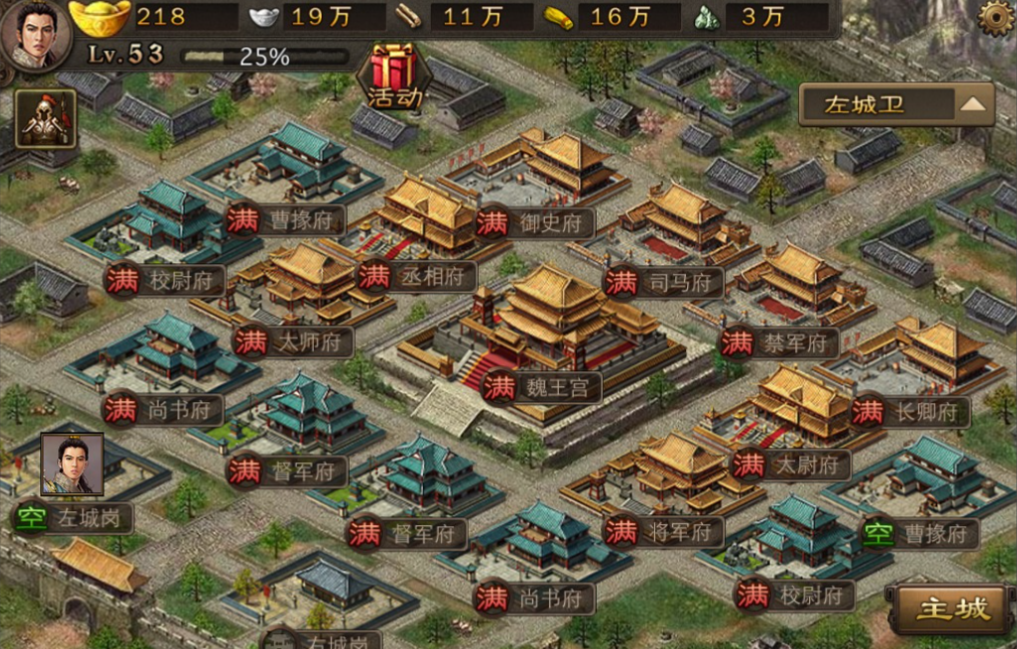This screenshot has width=1017, height=649.
Task: Open the 司马府 building label
Action: pos(664,282)
